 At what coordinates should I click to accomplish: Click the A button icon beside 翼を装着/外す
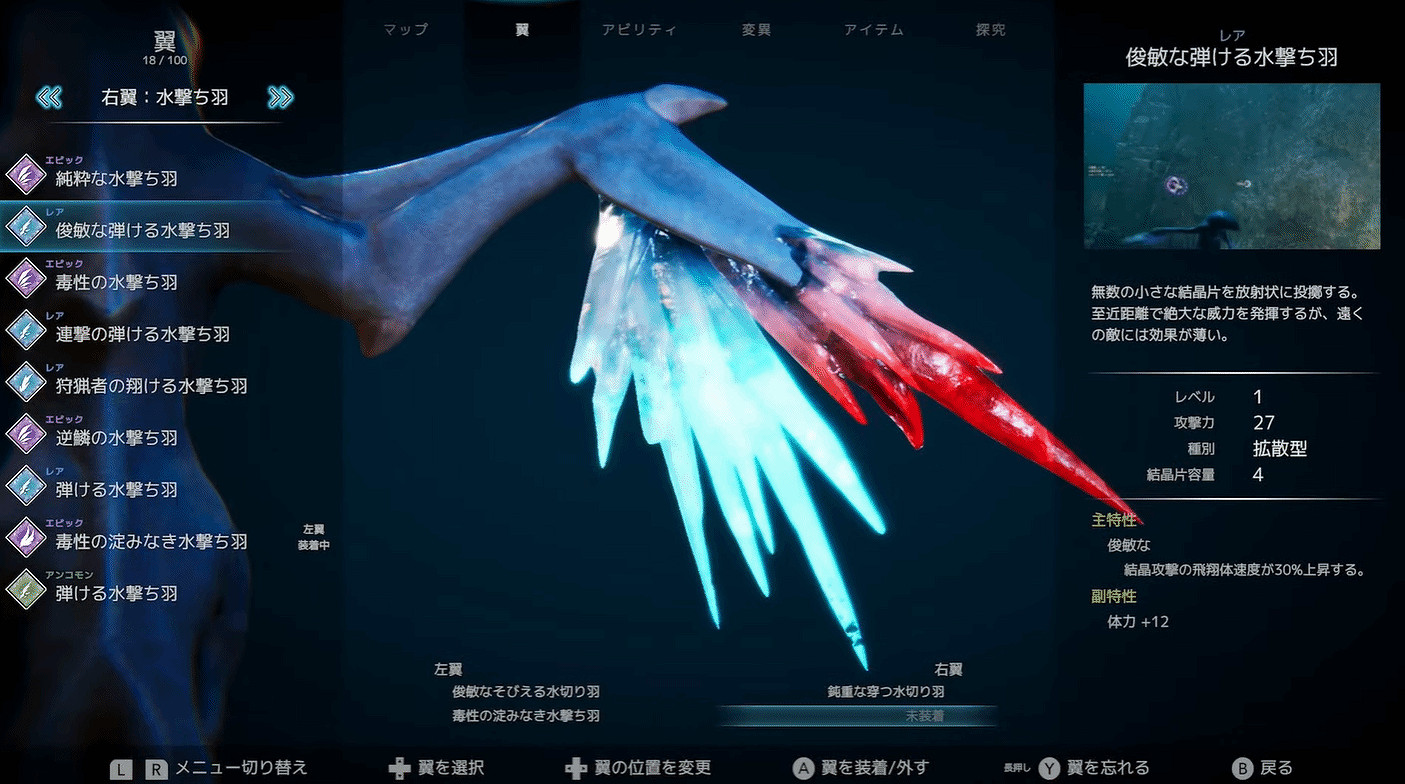point(804,768)
